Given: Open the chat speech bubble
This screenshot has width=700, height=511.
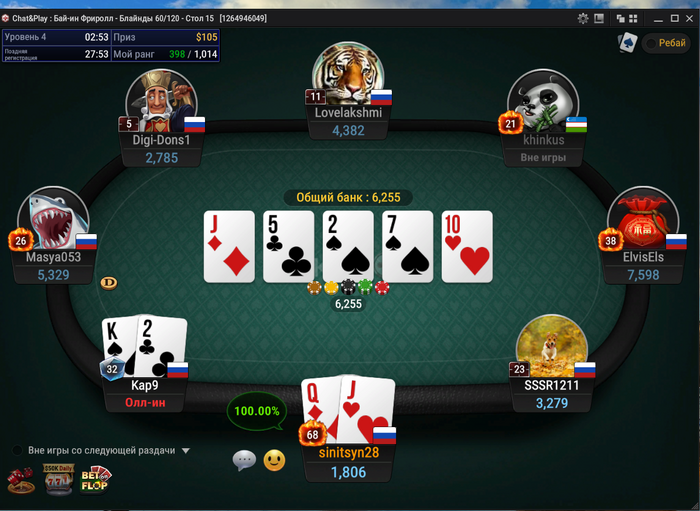Looking at the screenshot, I should pyautogui.click(x=244, y=460).
